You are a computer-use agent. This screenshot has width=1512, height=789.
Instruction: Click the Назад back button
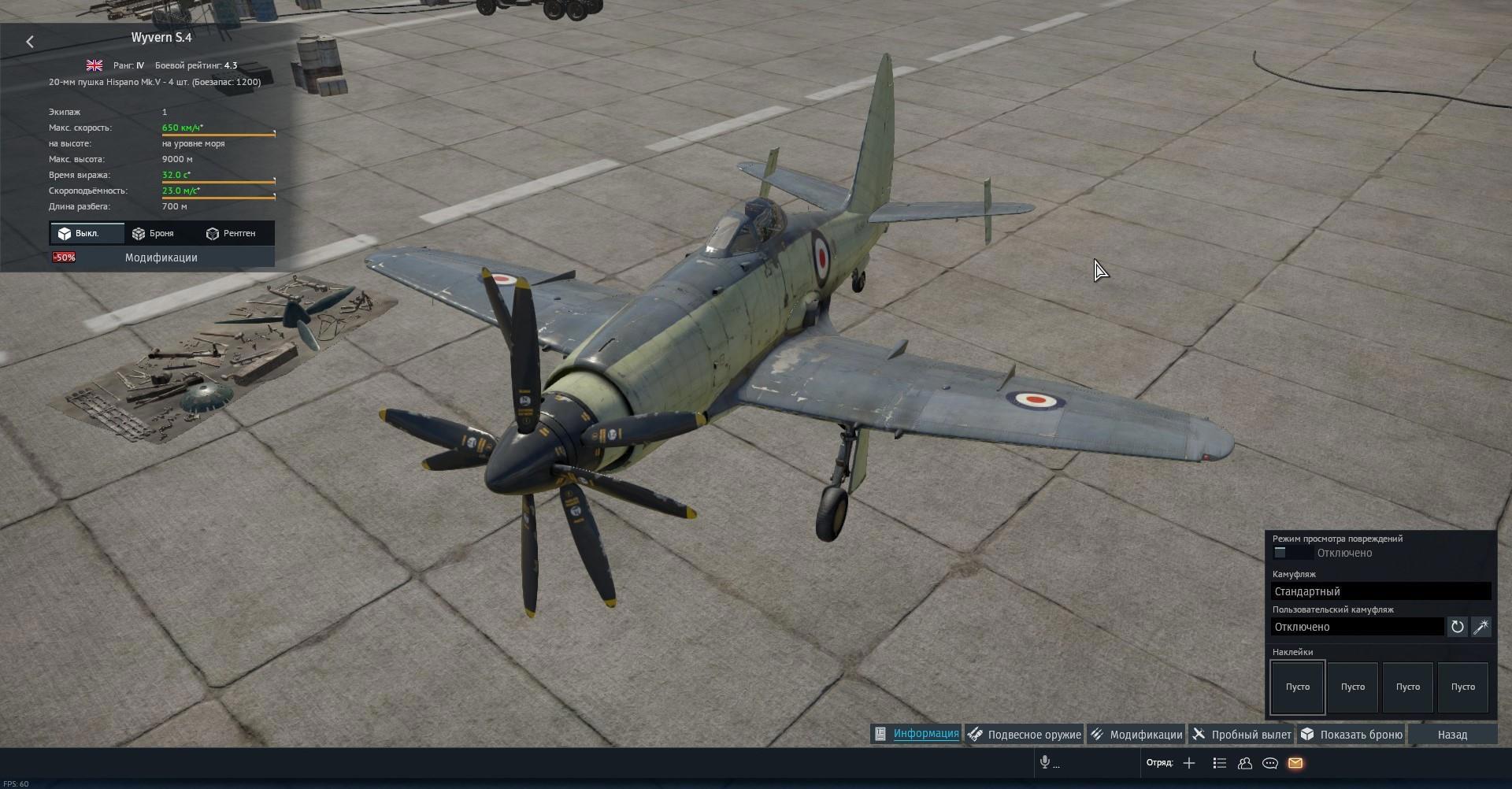[x=1452, y=735]
